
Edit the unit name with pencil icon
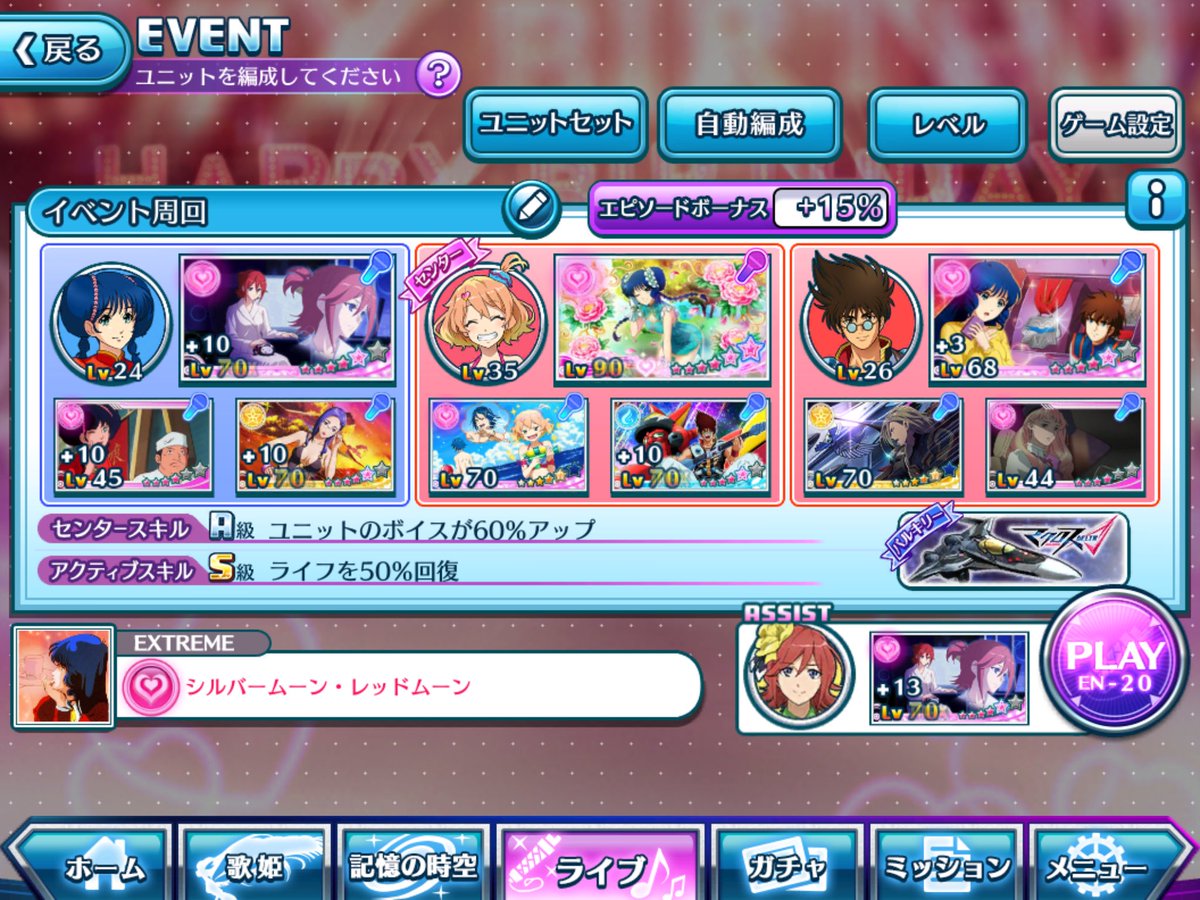click(x=531, y=207)
